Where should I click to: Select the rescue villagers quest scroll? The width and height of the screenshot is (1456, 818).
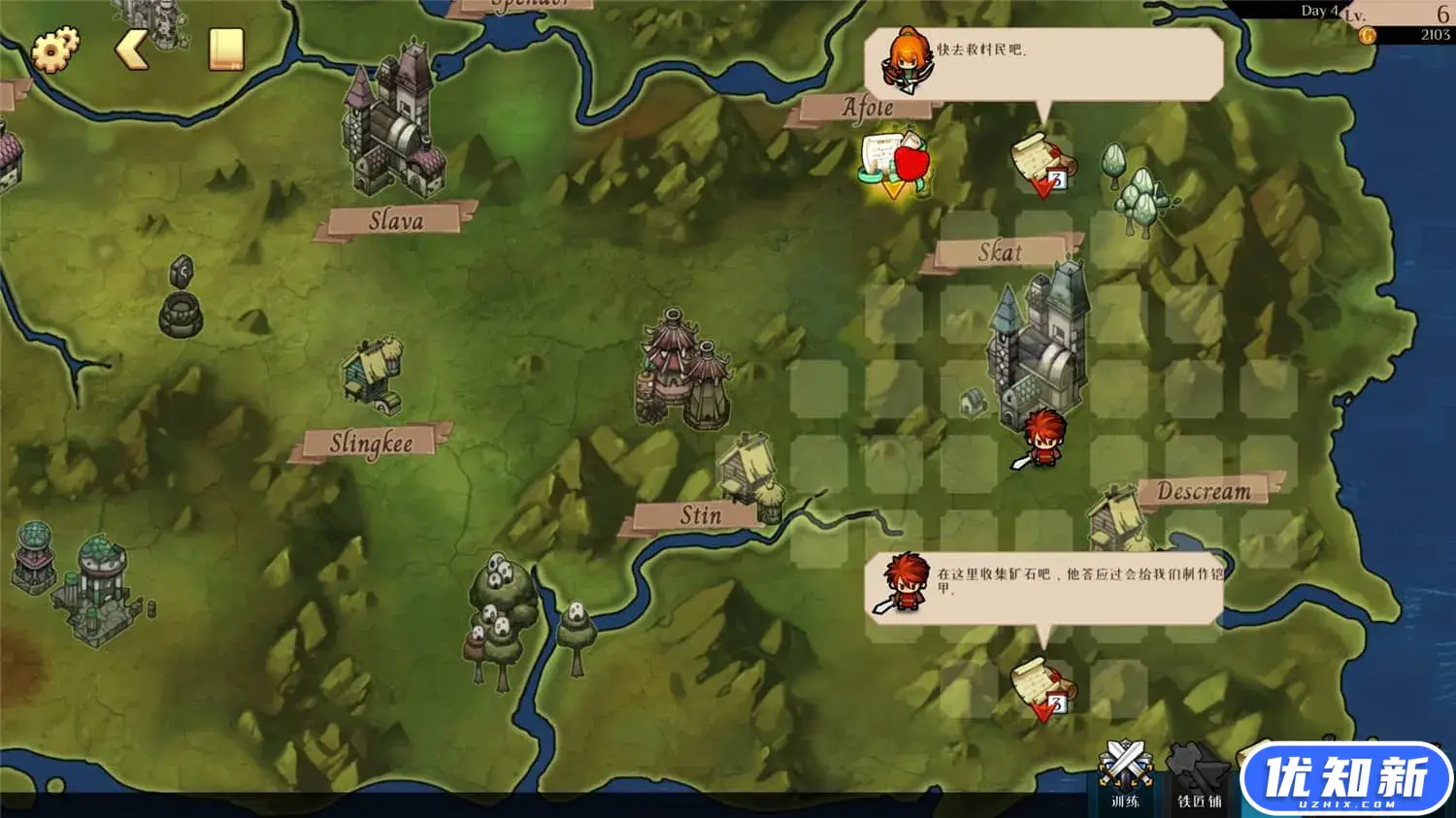(x=1042, y=163)
